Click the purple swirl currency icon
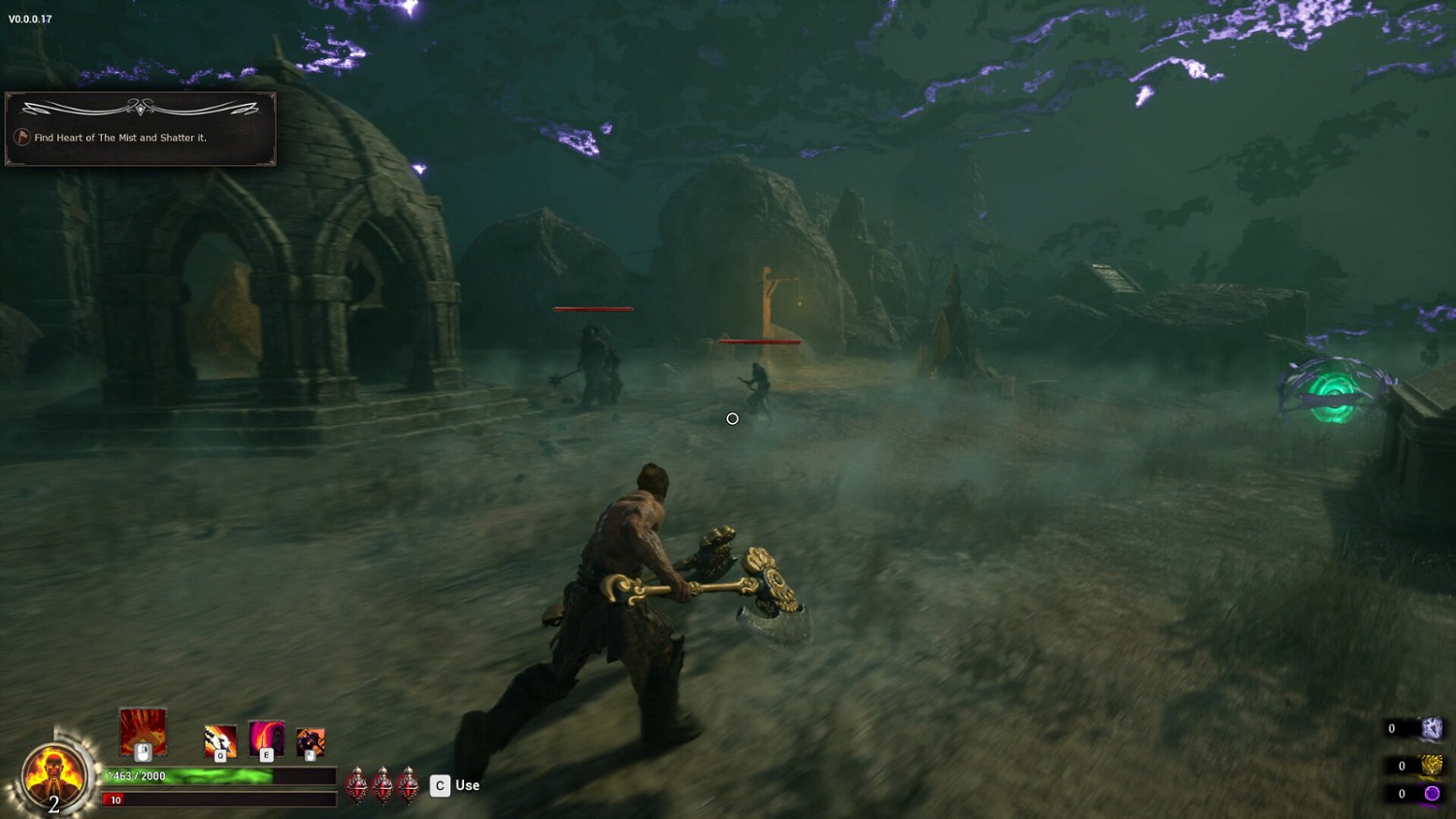This screenshot has height=819, width=1456. coord(1432,791)
